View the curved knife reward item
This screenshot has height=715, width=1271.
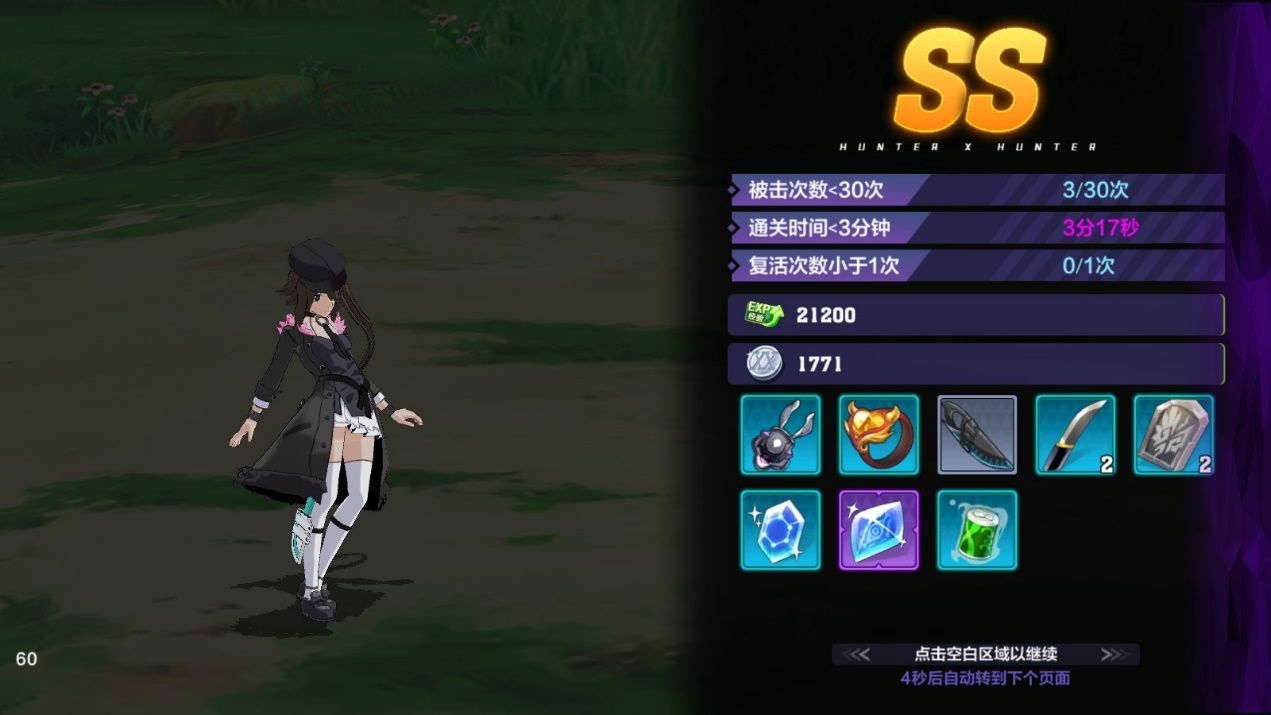1075,434
